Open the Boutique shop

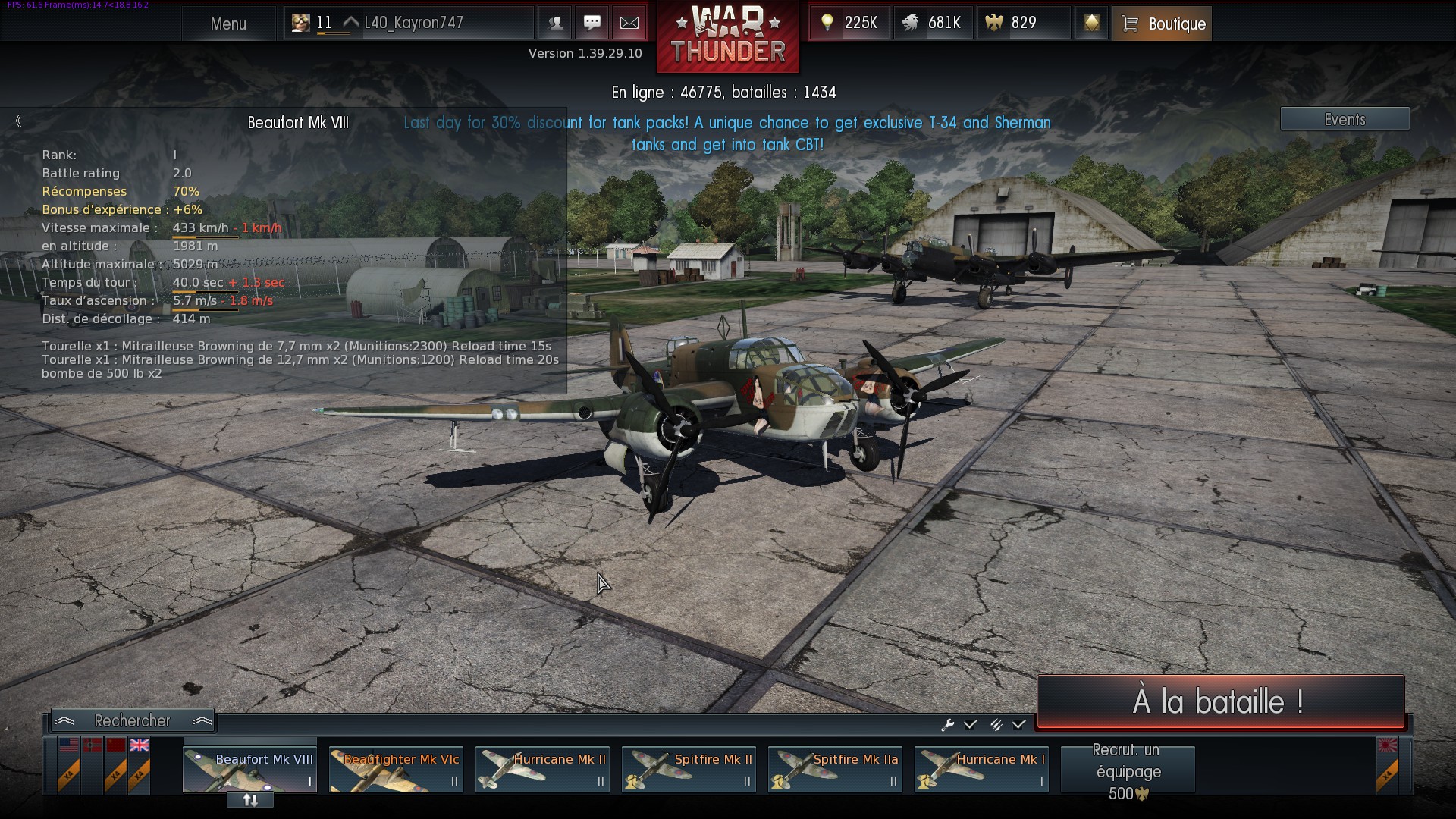pos(1163,24)
